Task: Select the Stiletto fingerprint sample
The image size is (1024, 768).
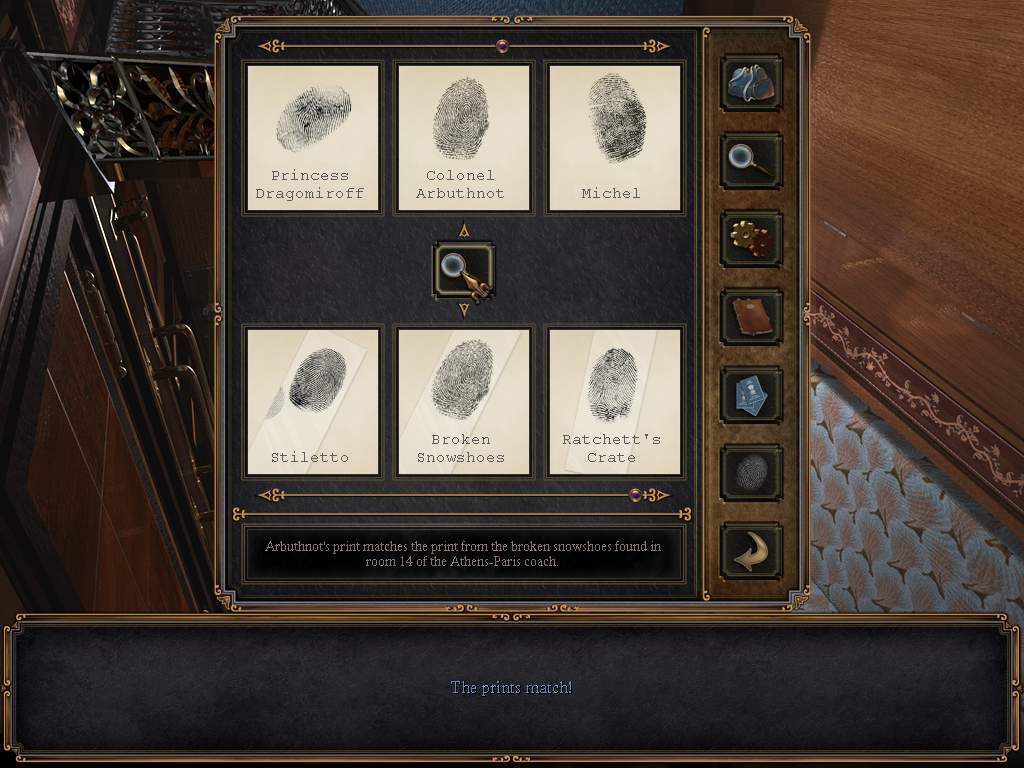Action: coord(313,402)
